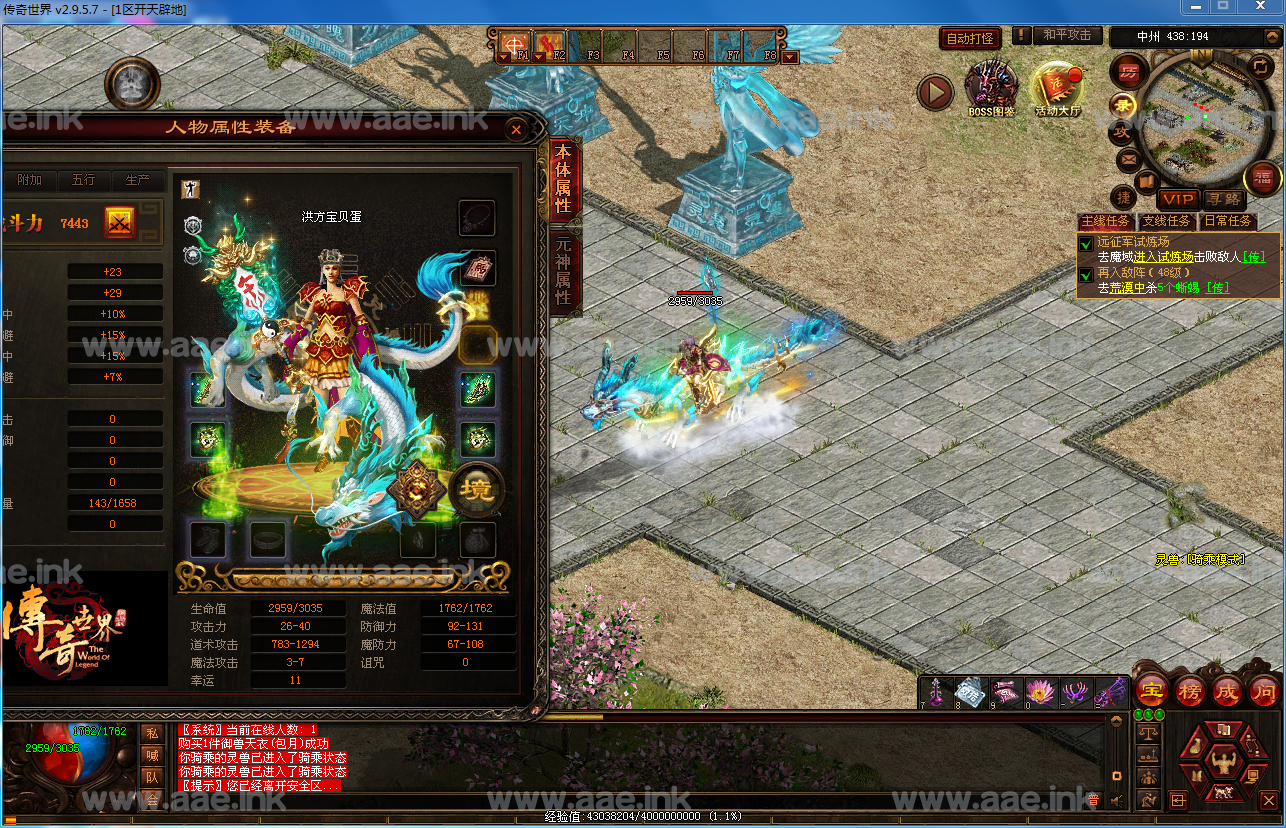
Task: Switch to the 支线任务 quest tab
Action: [1166, 221]
